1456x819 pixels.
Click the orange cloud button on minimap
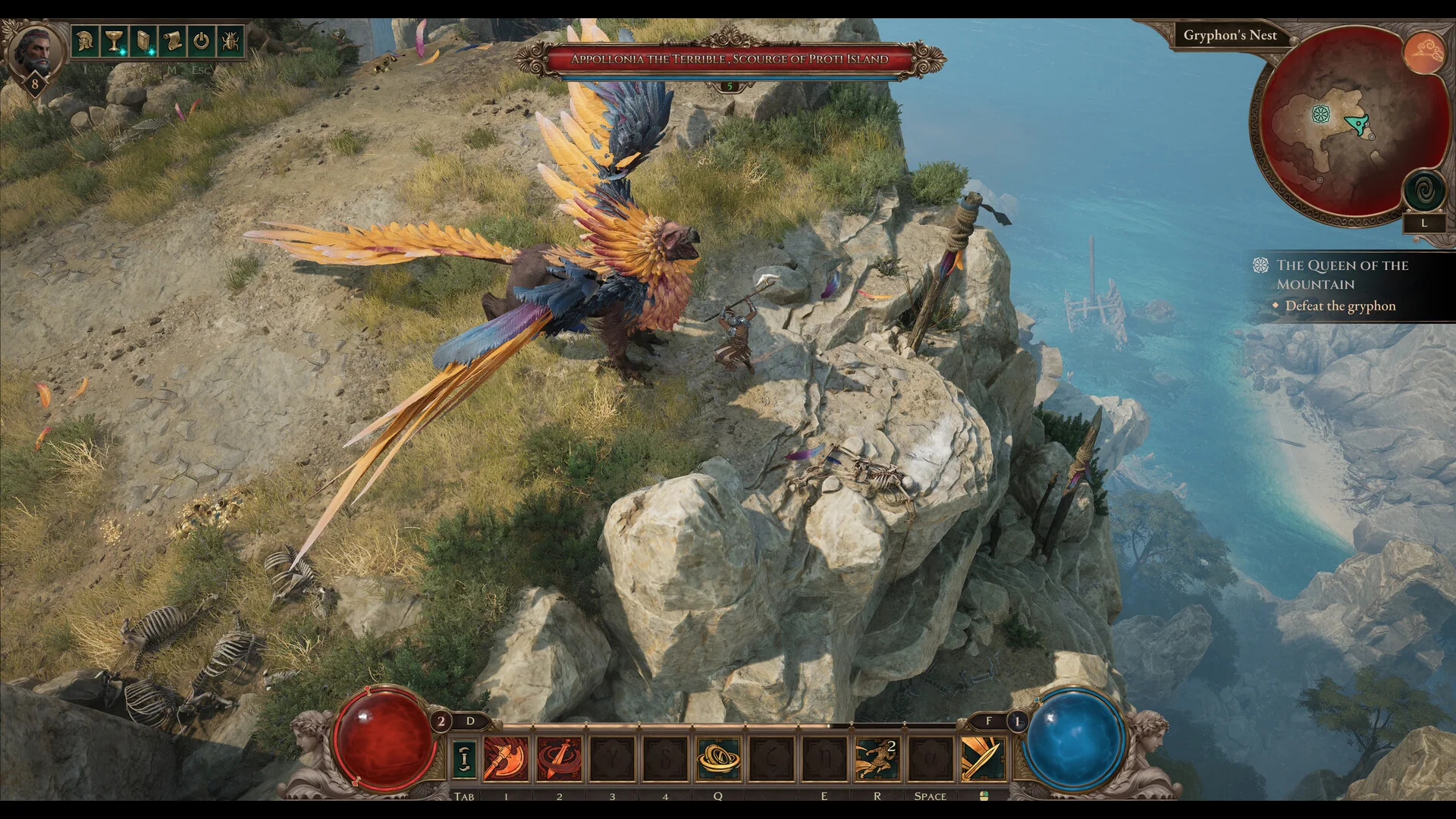coord(1423,52)
